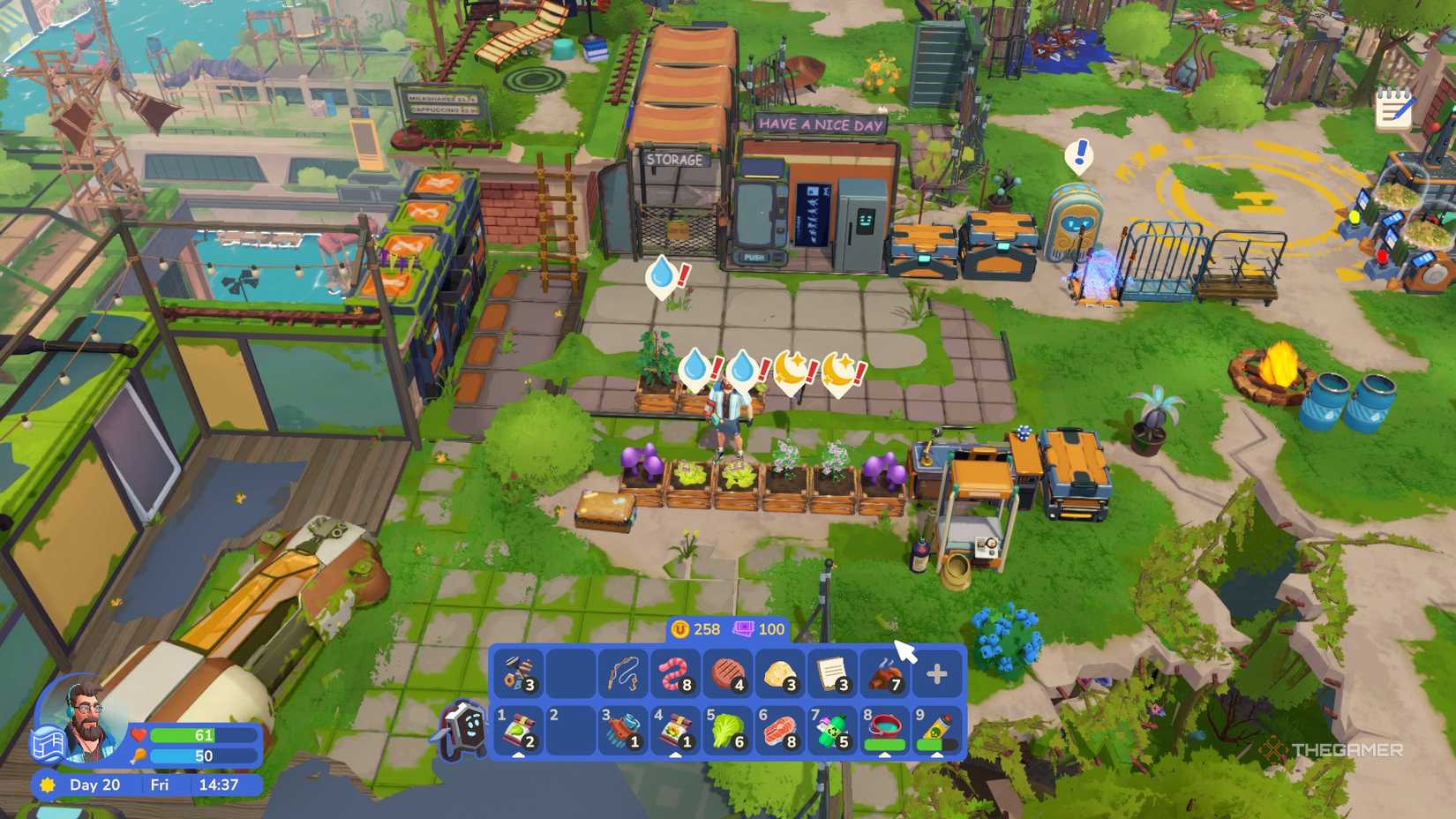Click the Fri day label in the clock bar
Screen dimensions: 1456x819
pyautogui.click(x=160, y=785)
